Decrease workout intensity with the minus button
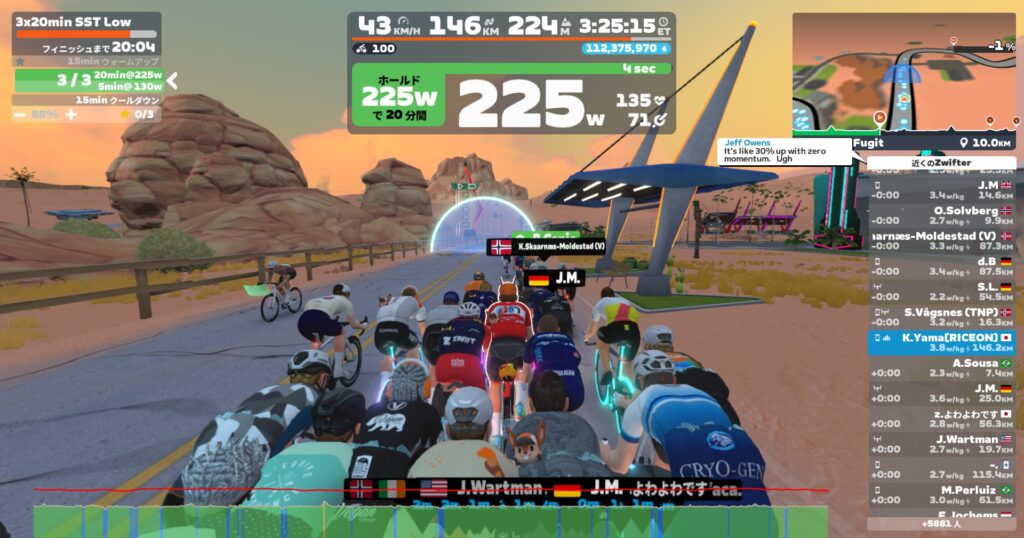1024x538 pixels. (x=19, y=114)
